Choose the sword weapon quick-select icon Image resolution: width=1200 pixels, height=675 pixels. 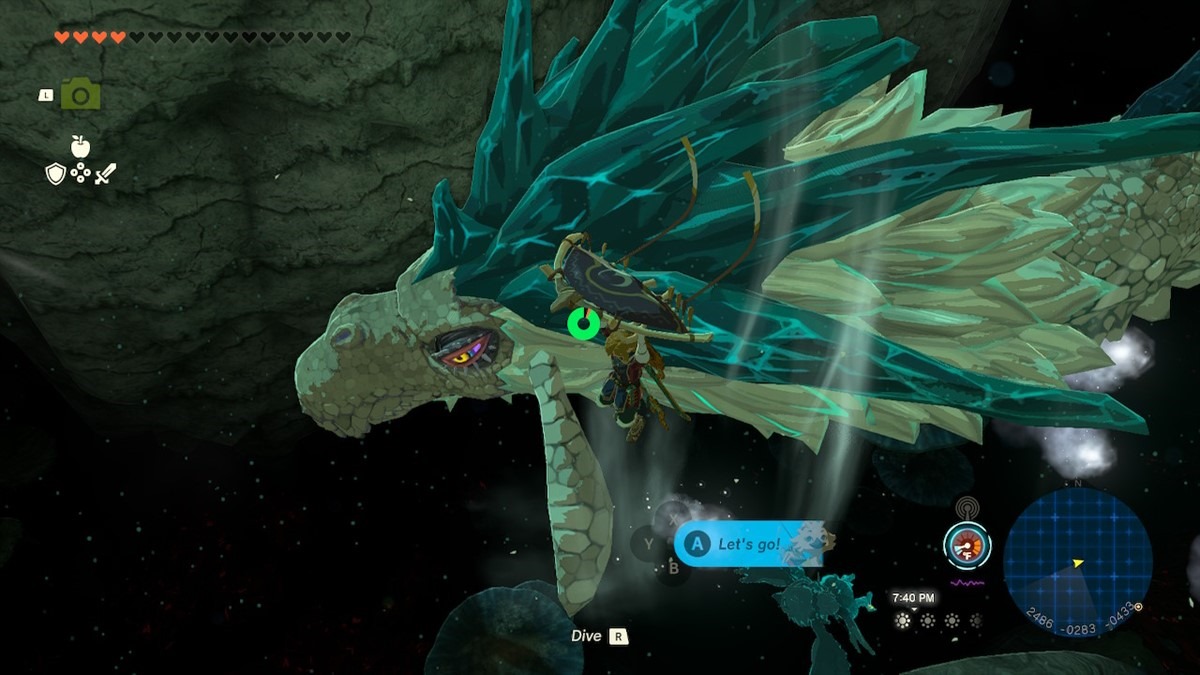pyautogui.click(x=105, y=174)
